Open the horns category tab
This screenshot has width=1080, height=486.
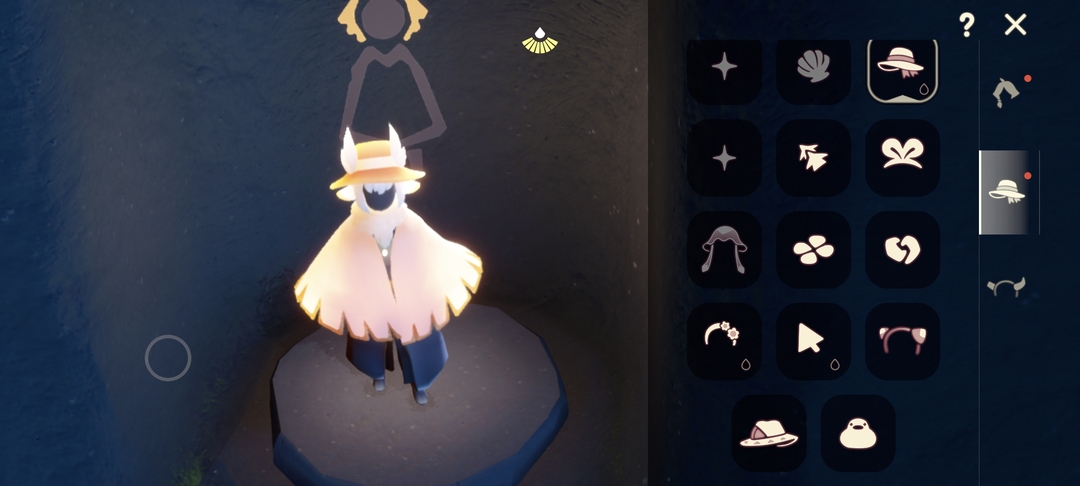(1007, 288)
